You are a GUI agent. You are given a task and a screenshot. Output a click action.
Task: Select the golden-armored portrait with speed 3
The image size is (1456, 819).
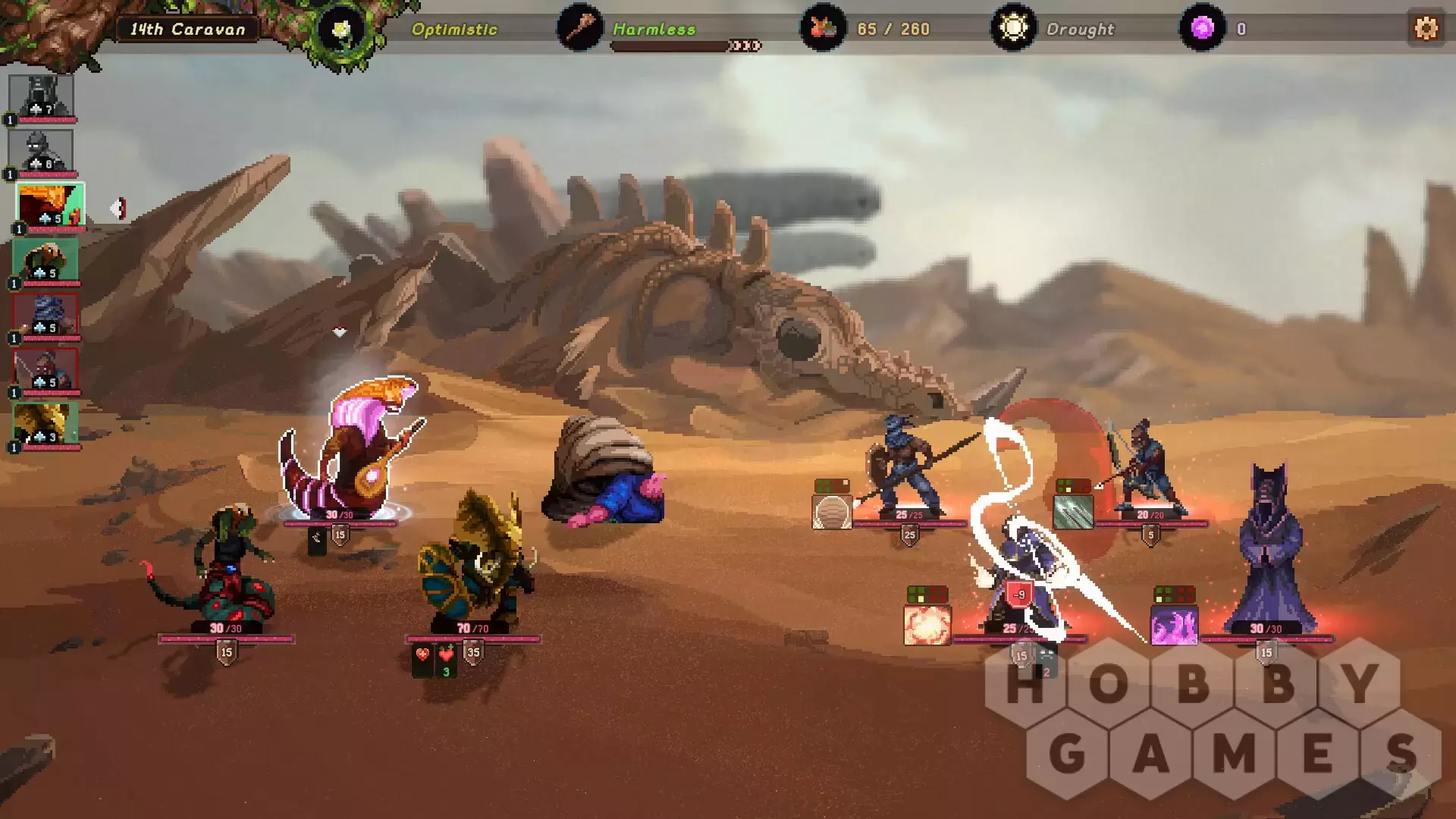[x=45, y=424]
